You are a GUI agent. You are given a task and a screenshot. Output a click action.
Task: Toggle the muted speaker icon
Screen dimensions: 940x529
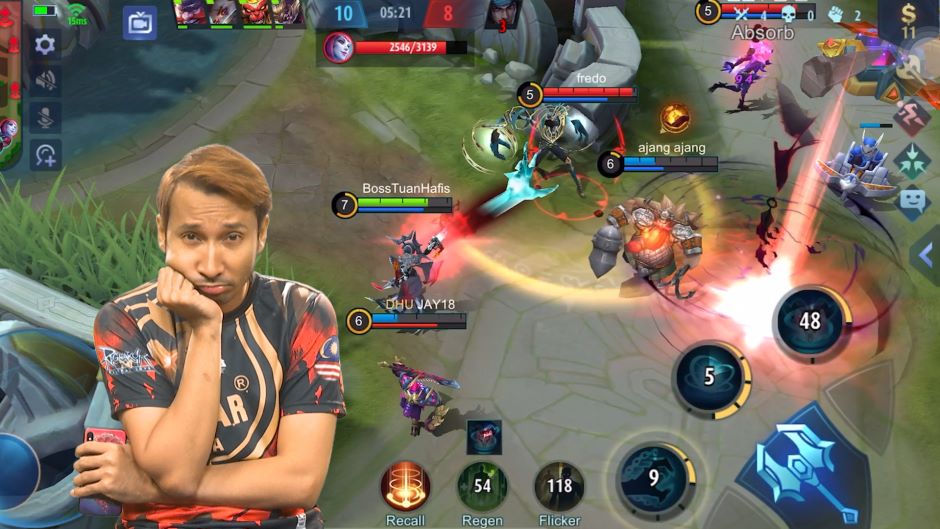tap(45, 81)
